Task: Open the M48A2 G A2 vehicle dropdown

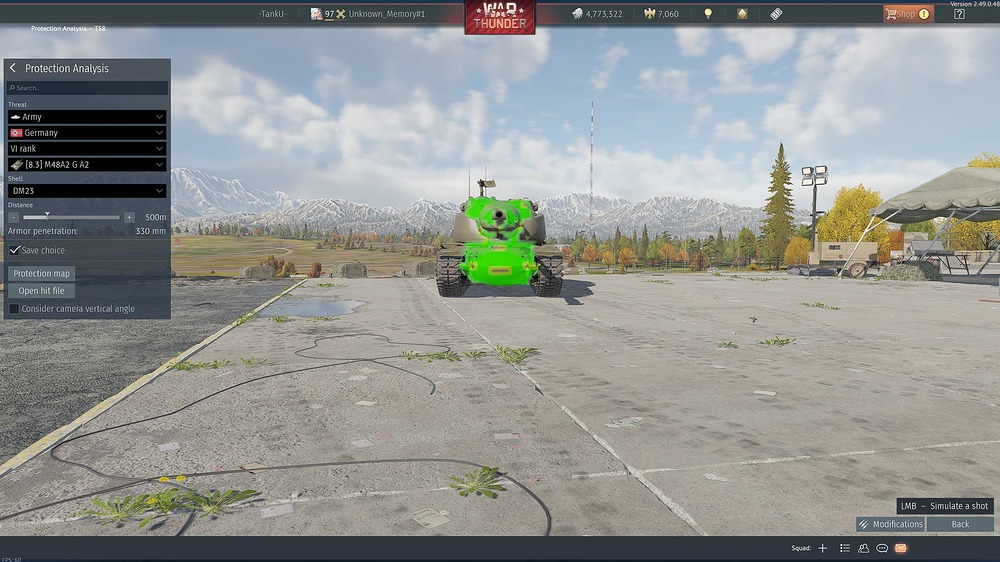Action: [x=87, y=165]
